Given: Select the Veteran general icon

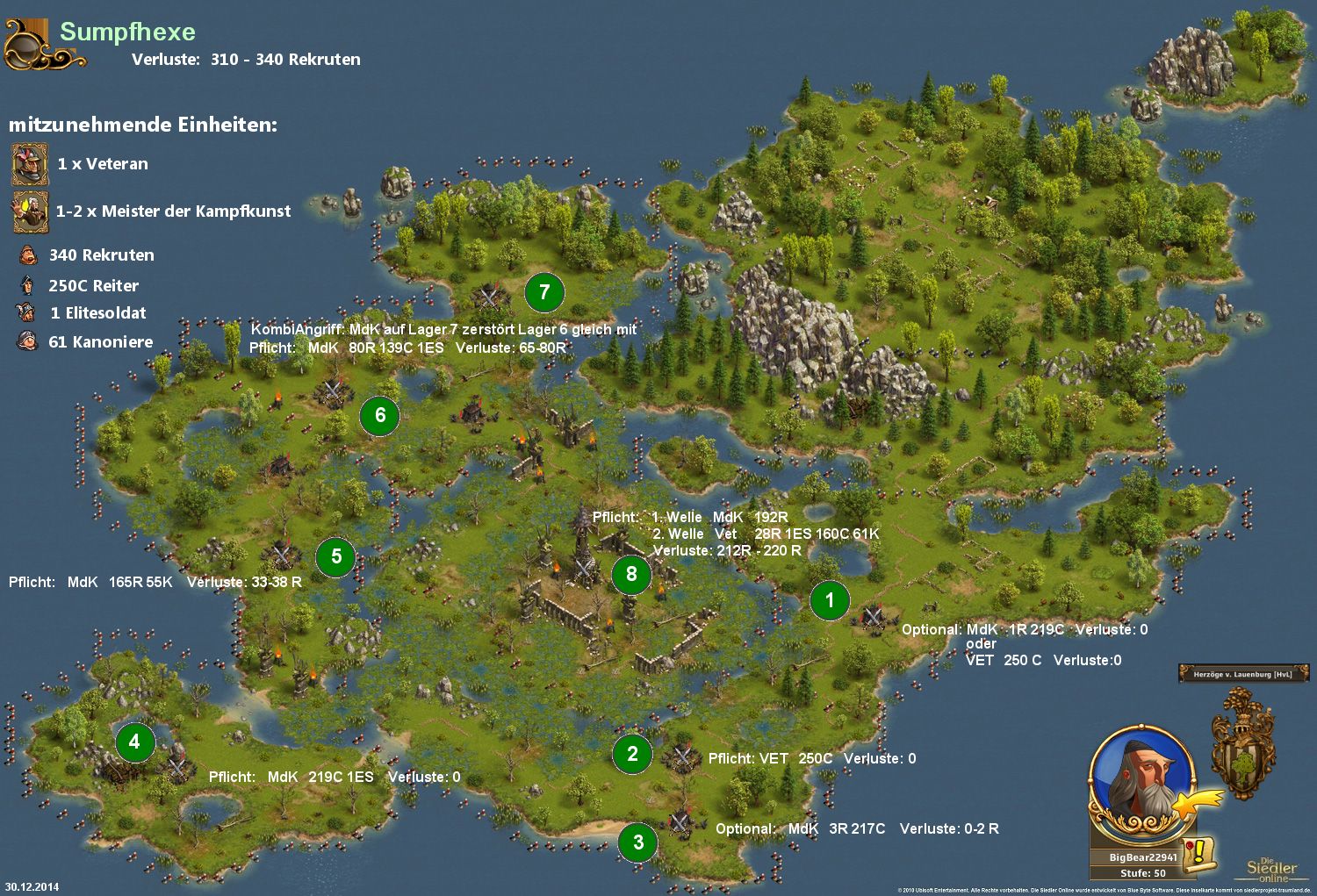Looking at the screenshot, I should pos(30,164).
